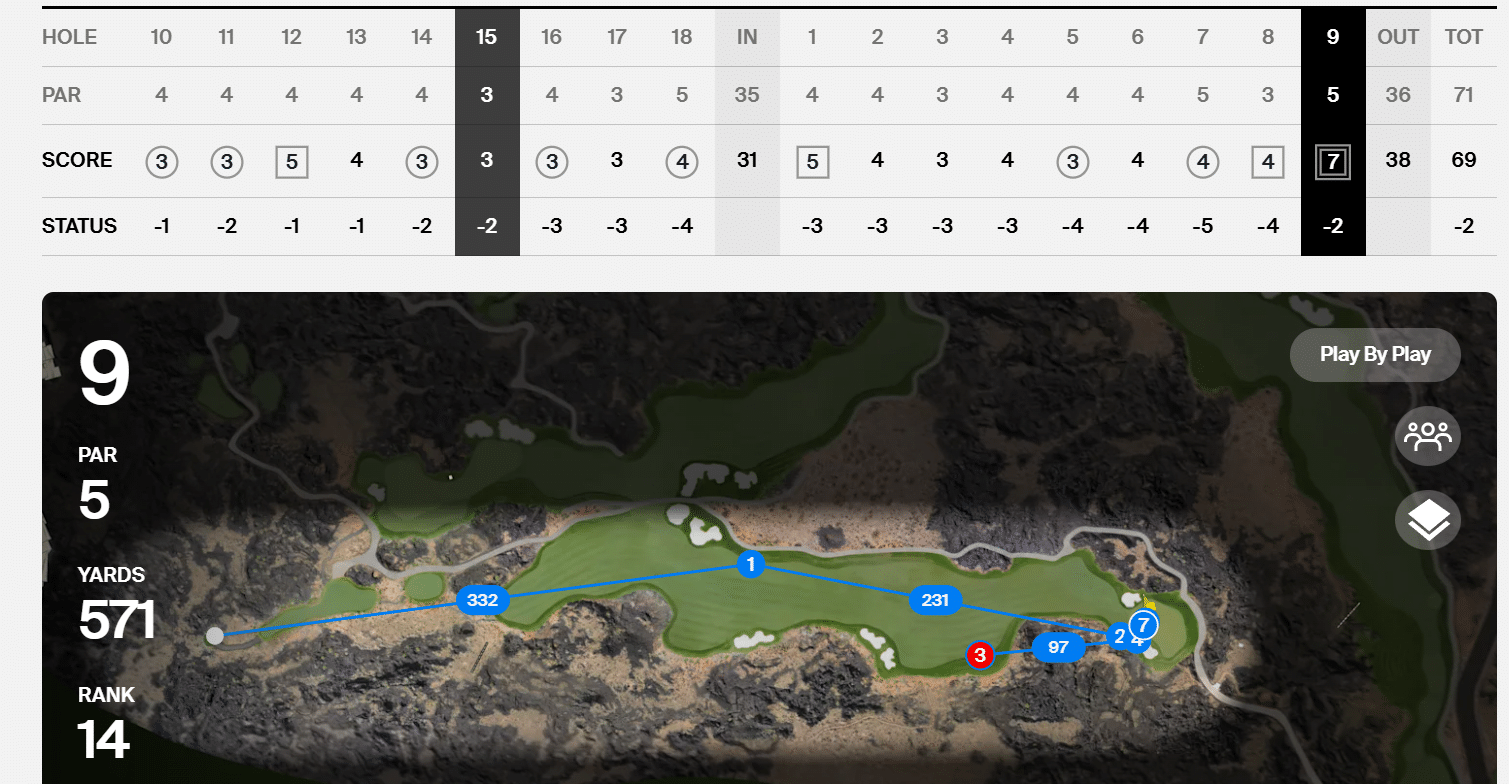Switch to hole 10 on the scorecard
The height and width of the screenshot is (784, 1509).
[161, 37]
